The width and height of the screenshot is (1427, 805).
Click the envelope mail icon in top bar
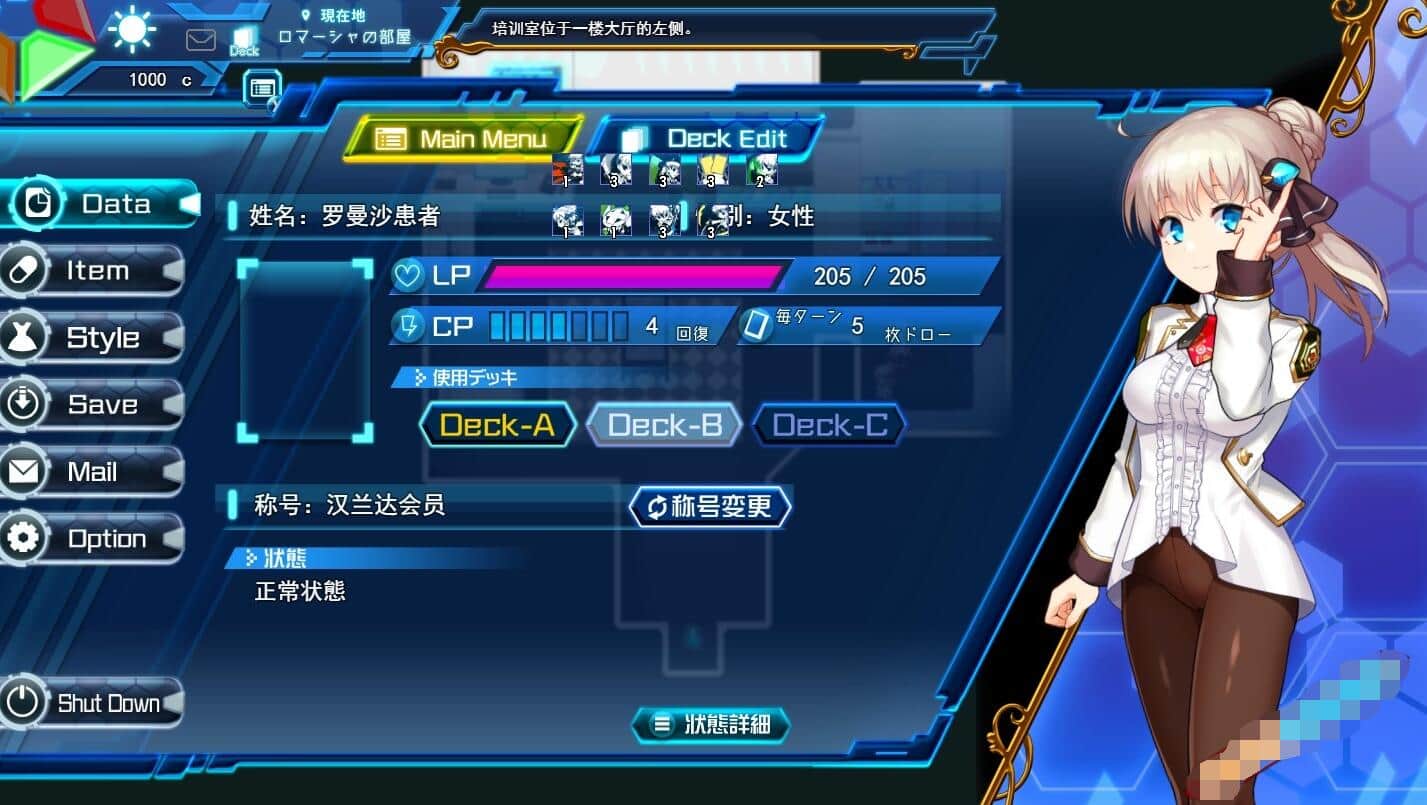click(x=201, y=39)
